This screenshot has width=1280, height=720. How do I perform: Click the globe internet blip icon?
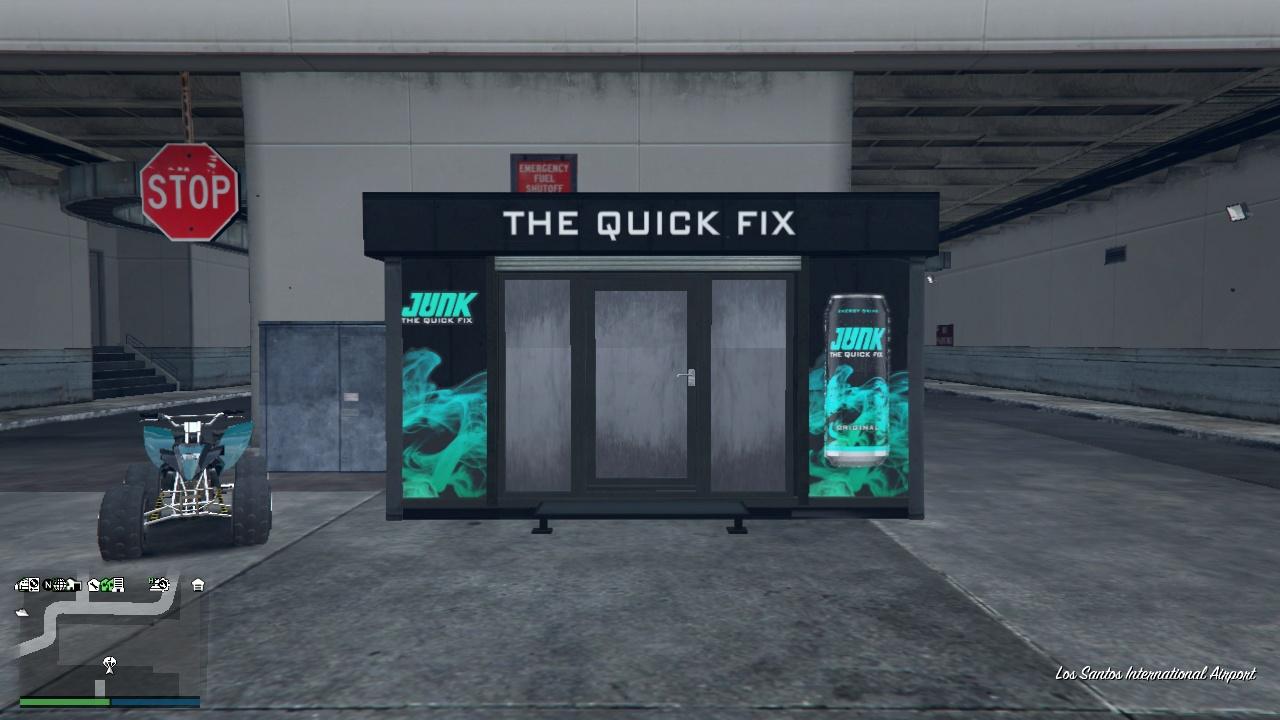click(58, 585)
